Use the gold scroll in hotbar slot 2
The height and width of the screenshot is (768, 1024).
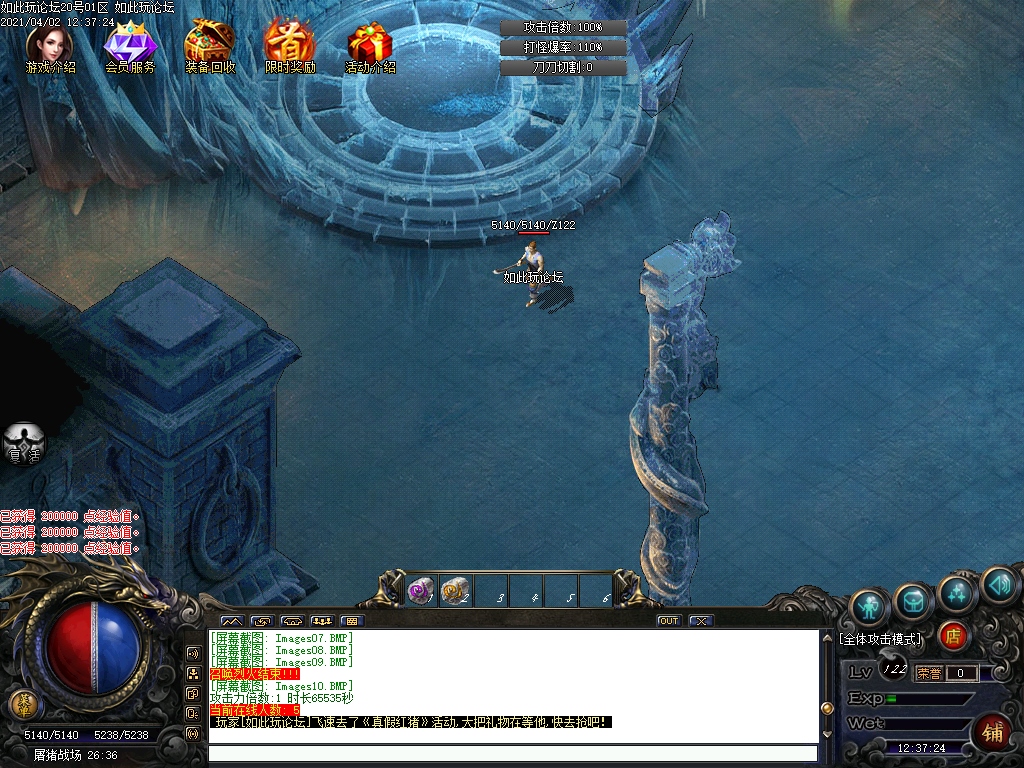point(456,591)
